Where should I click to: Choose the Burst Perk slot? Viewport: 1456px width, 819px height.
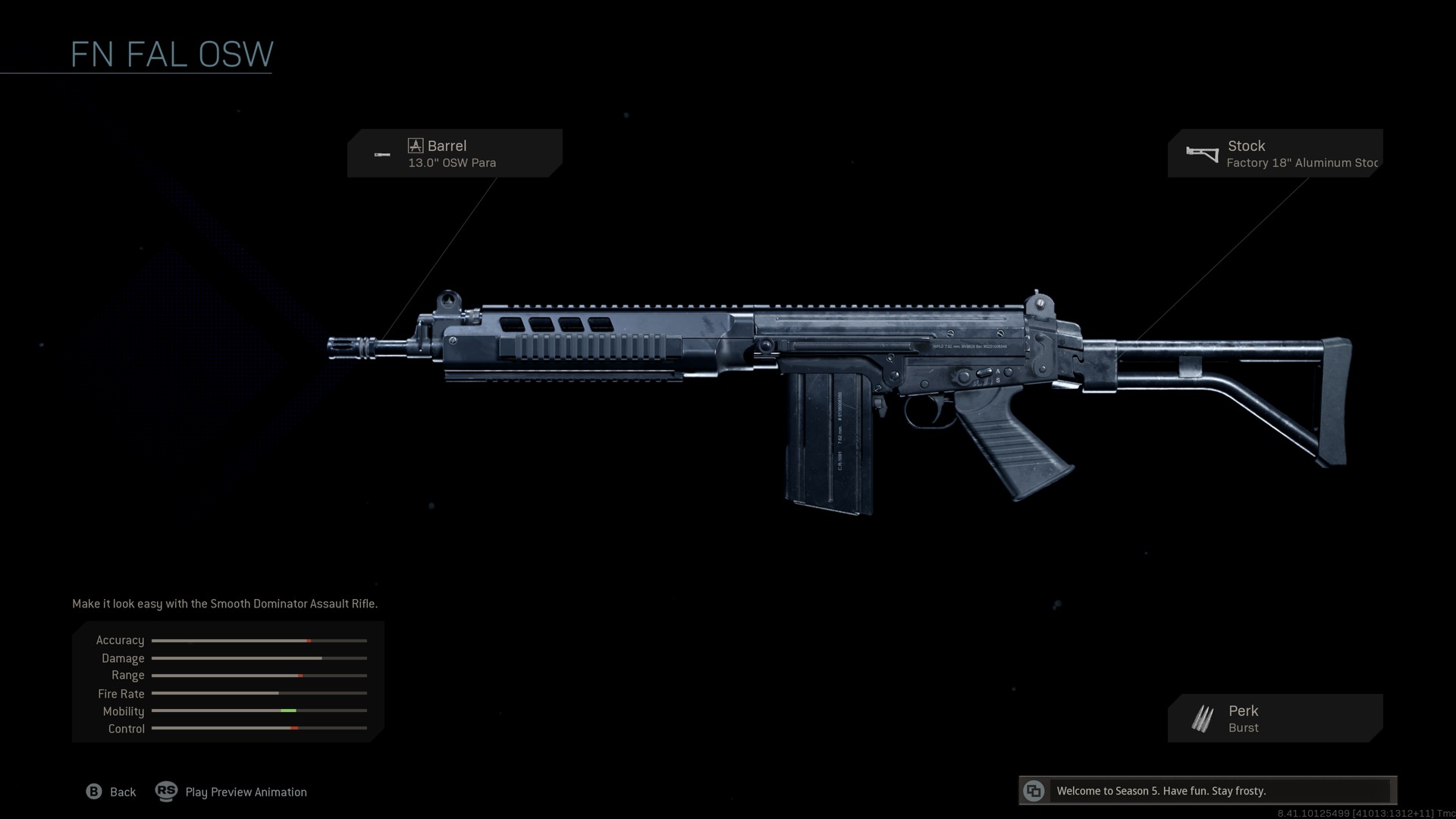pyautogui.click(x=1276, y=718)
